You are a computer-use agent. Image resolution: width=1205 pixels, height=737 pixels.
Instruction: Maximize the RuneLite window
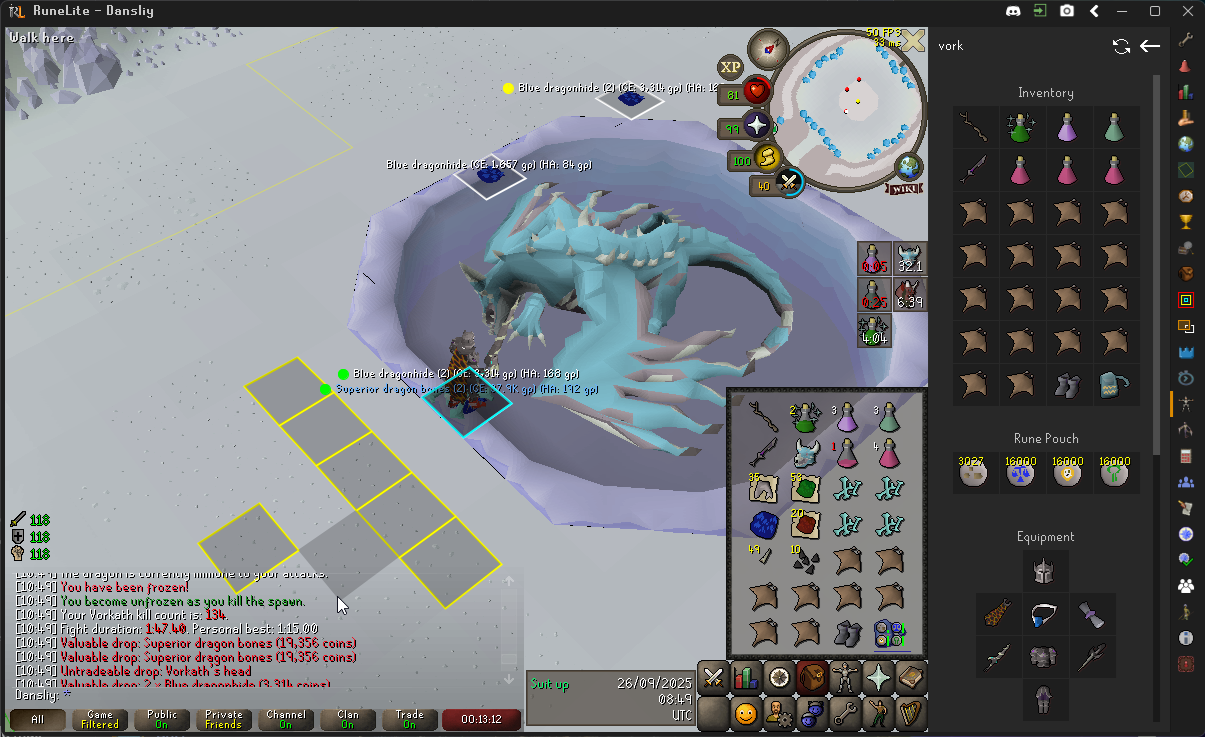pyautogui.click(x=1155, y=11)
